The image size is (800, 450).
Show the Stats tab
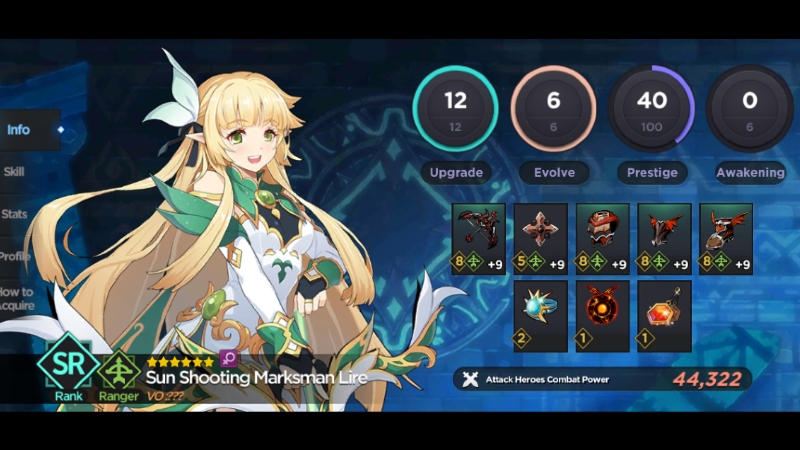coord(15,213)
